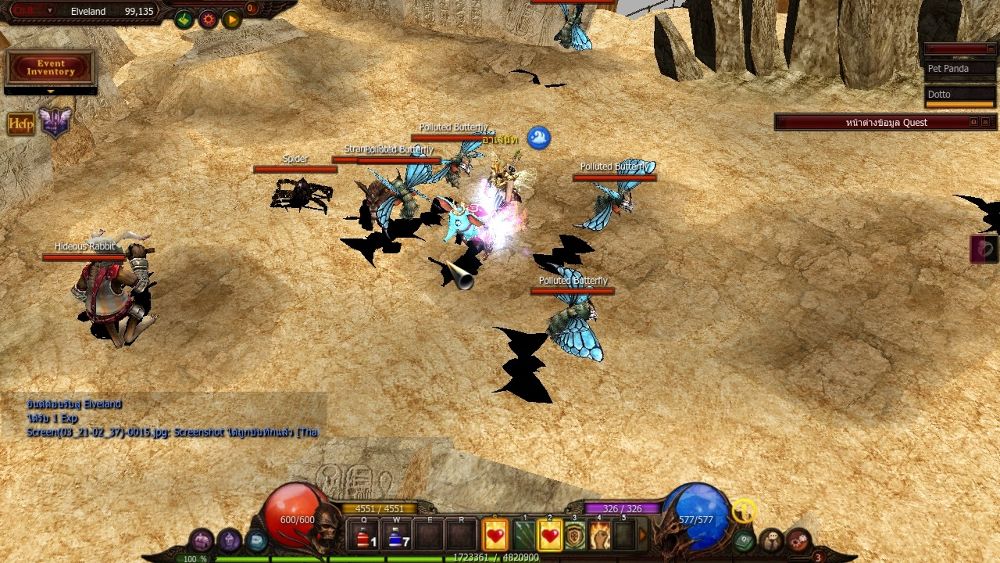The width and height of the screenshot is (1000, 563).
Task: Click the orange play arrow icon
Action: (x=231, y=19)
